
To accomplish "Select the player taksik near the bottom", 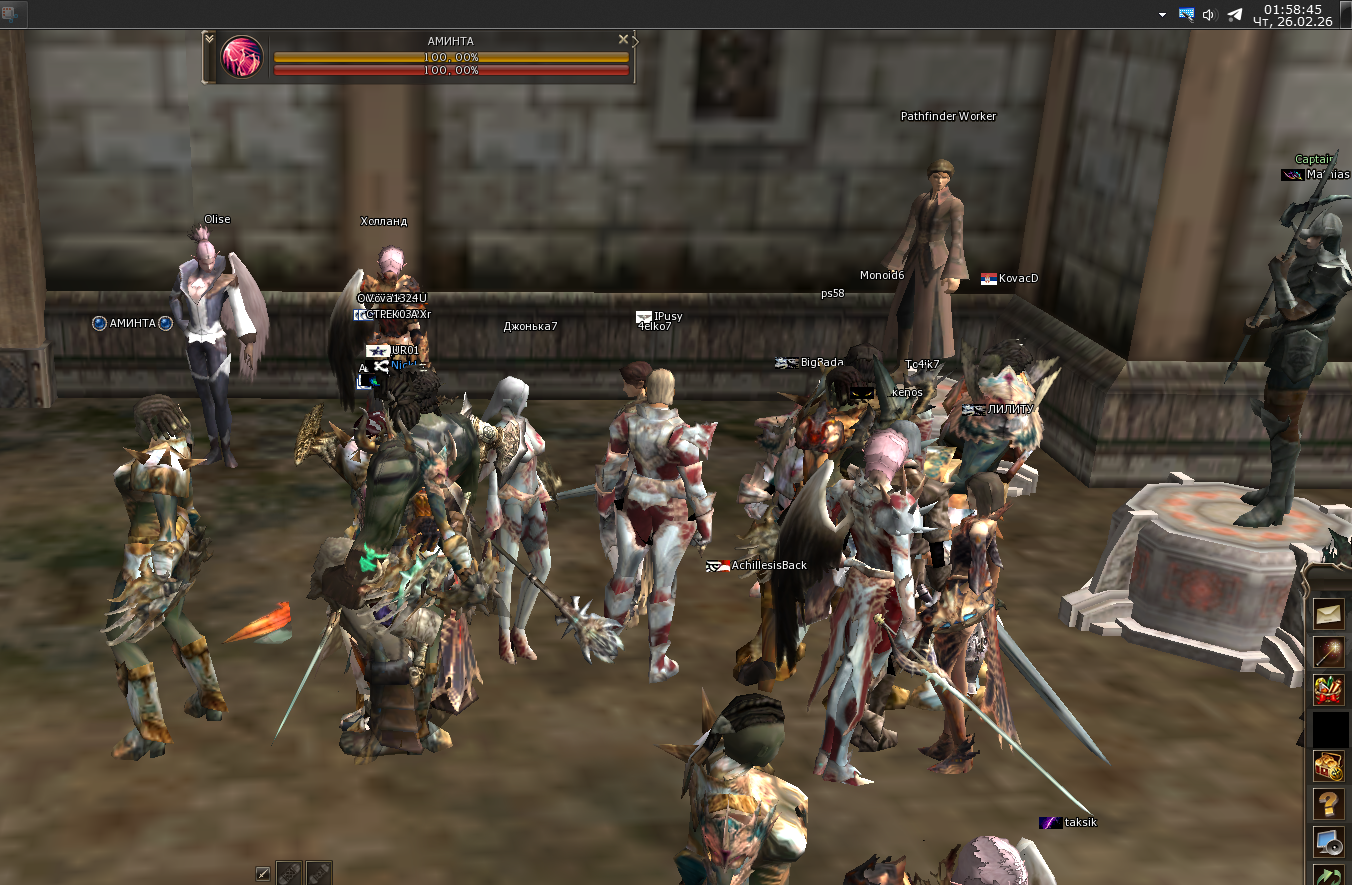I will click(x=1080, y=821).
